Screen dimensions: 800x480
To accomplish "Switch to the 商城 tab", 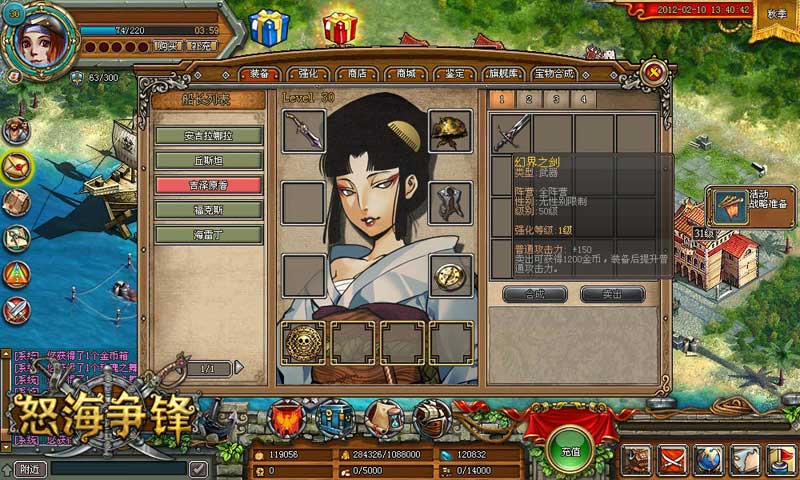I will coord(405,74).
